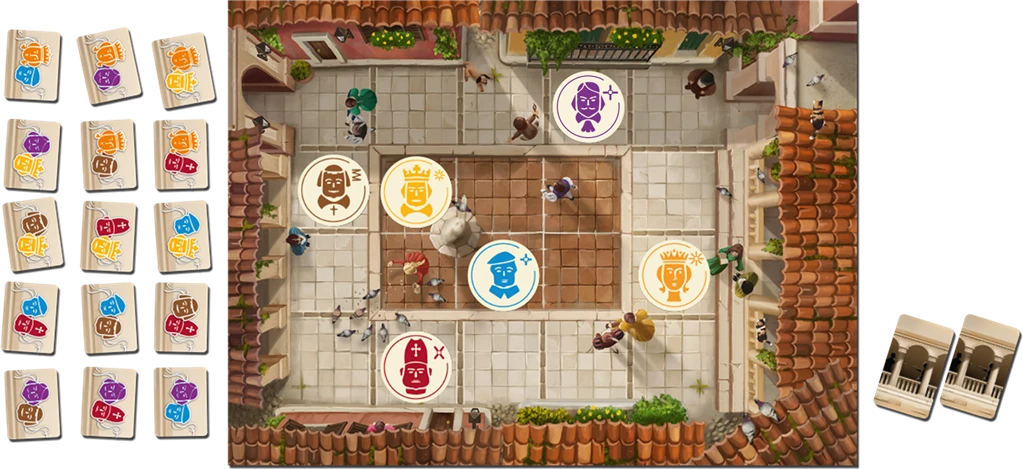Choose the yellow king character token
Viewport: 1023px width, 469px height.
click(x=416, y=191)
